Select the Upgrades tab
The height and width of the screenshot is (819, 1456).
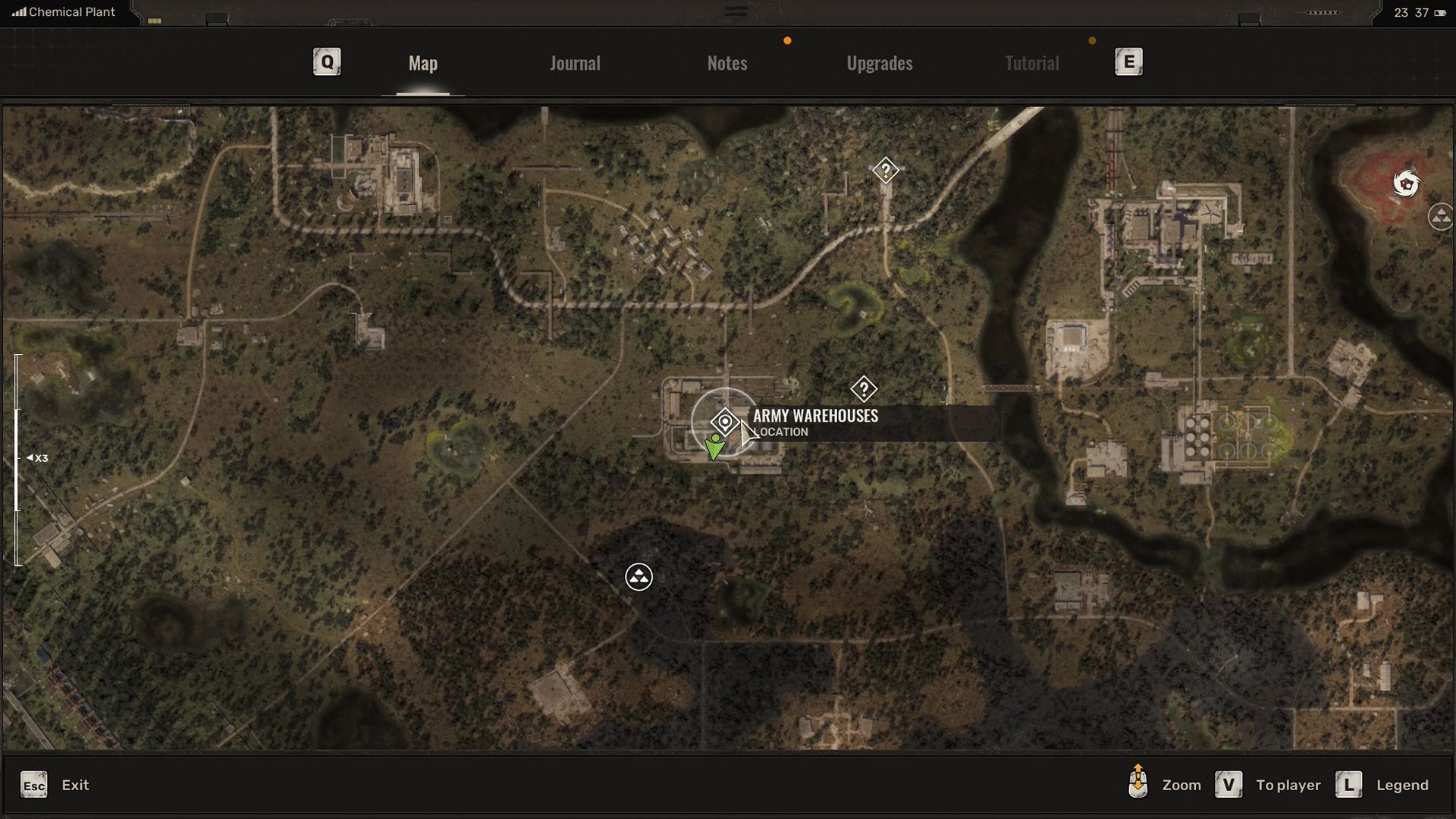pyautogui.click(x=879, y=63)
